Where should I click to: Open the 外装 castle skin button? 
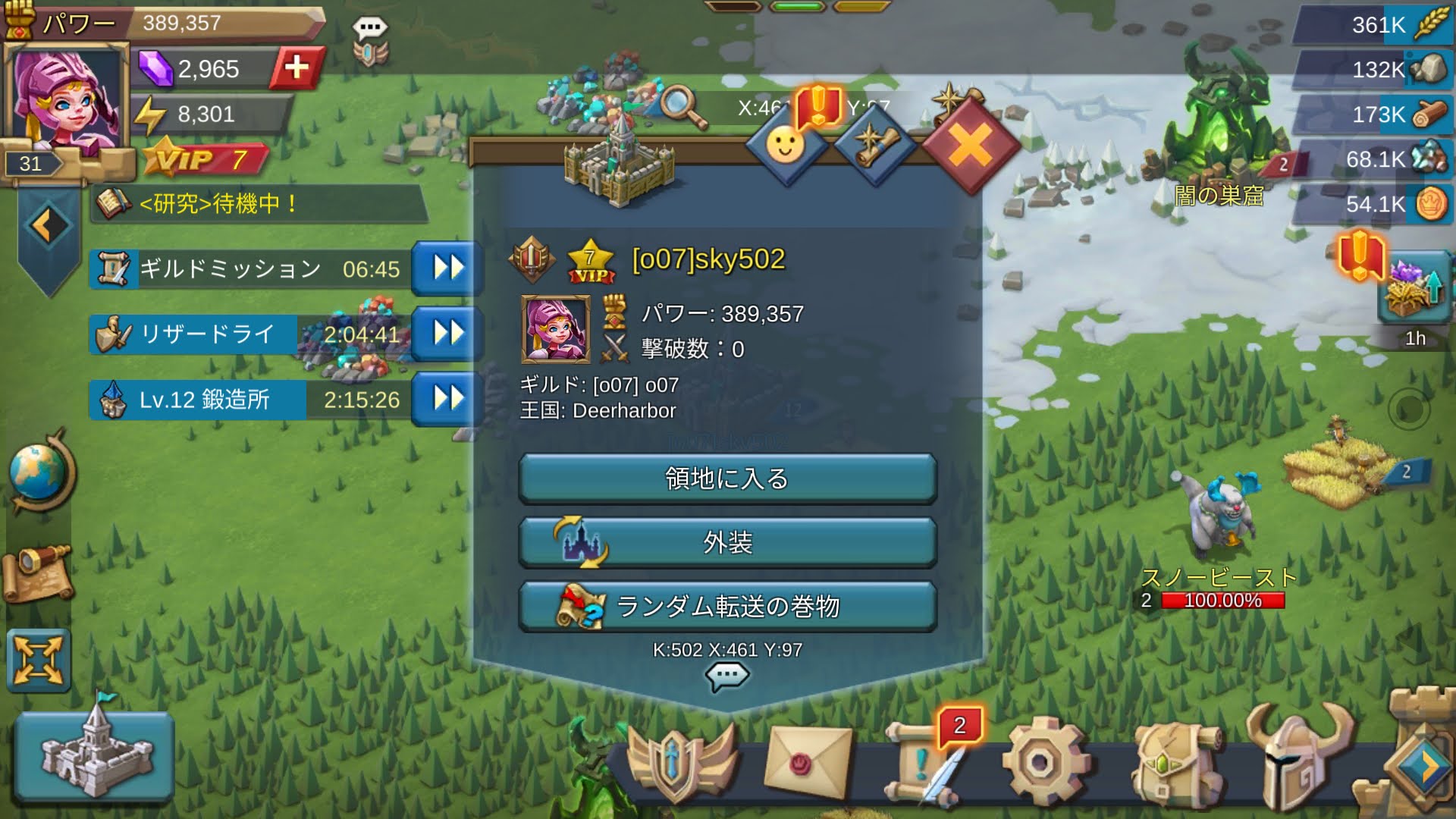coord(727,543)
